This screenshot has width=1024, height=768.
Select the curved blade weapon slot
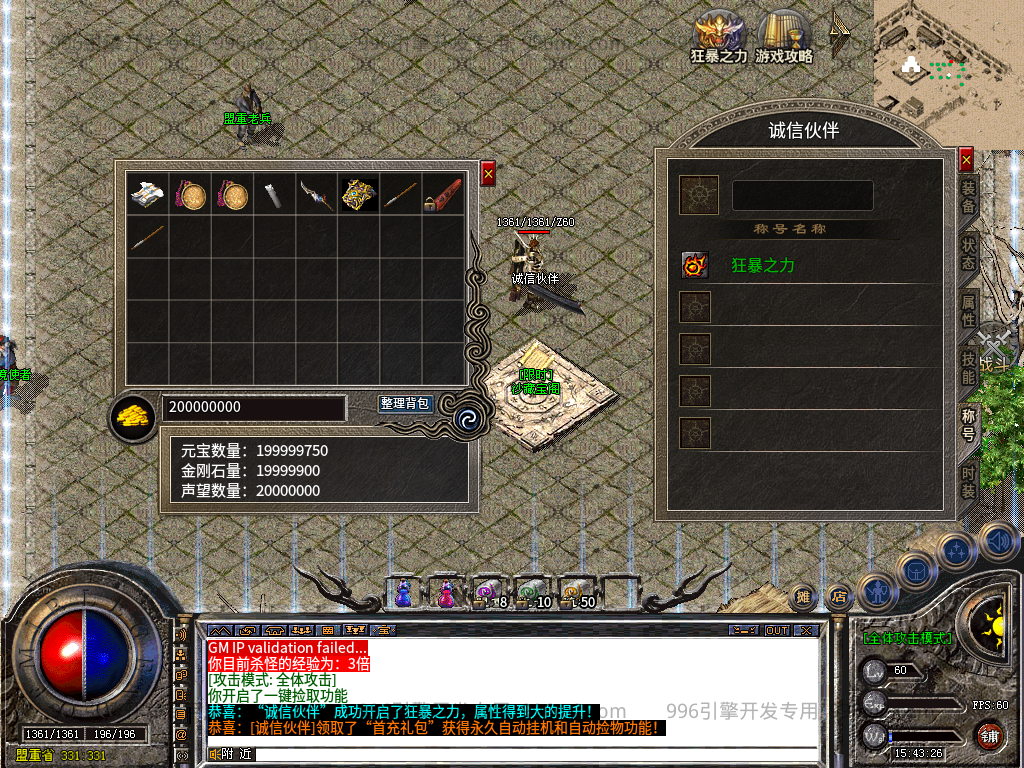(x=317, y=194)
